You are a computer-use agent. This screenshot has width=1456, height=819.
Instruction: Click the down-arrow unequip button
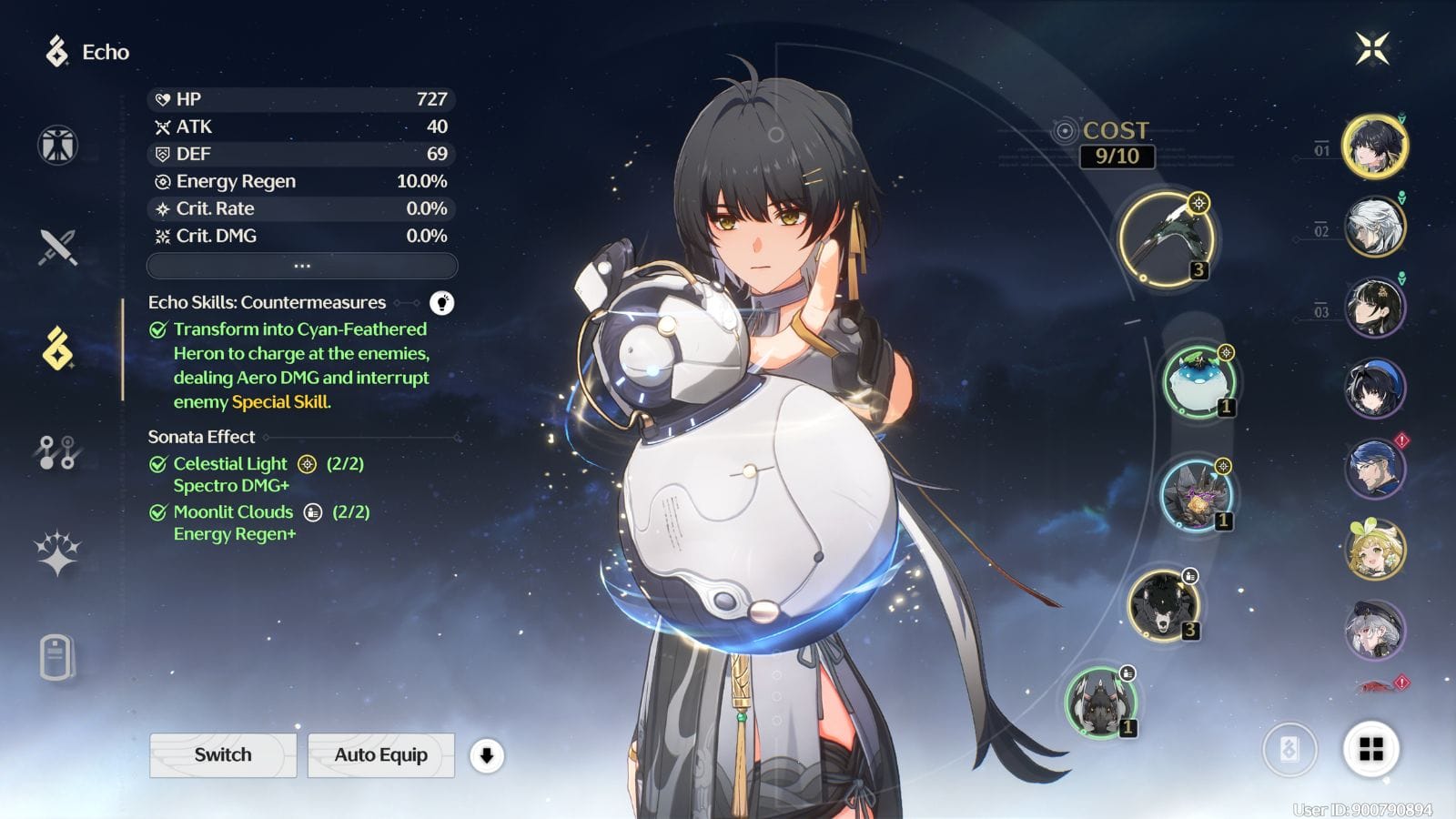click(x=487, y=755)
